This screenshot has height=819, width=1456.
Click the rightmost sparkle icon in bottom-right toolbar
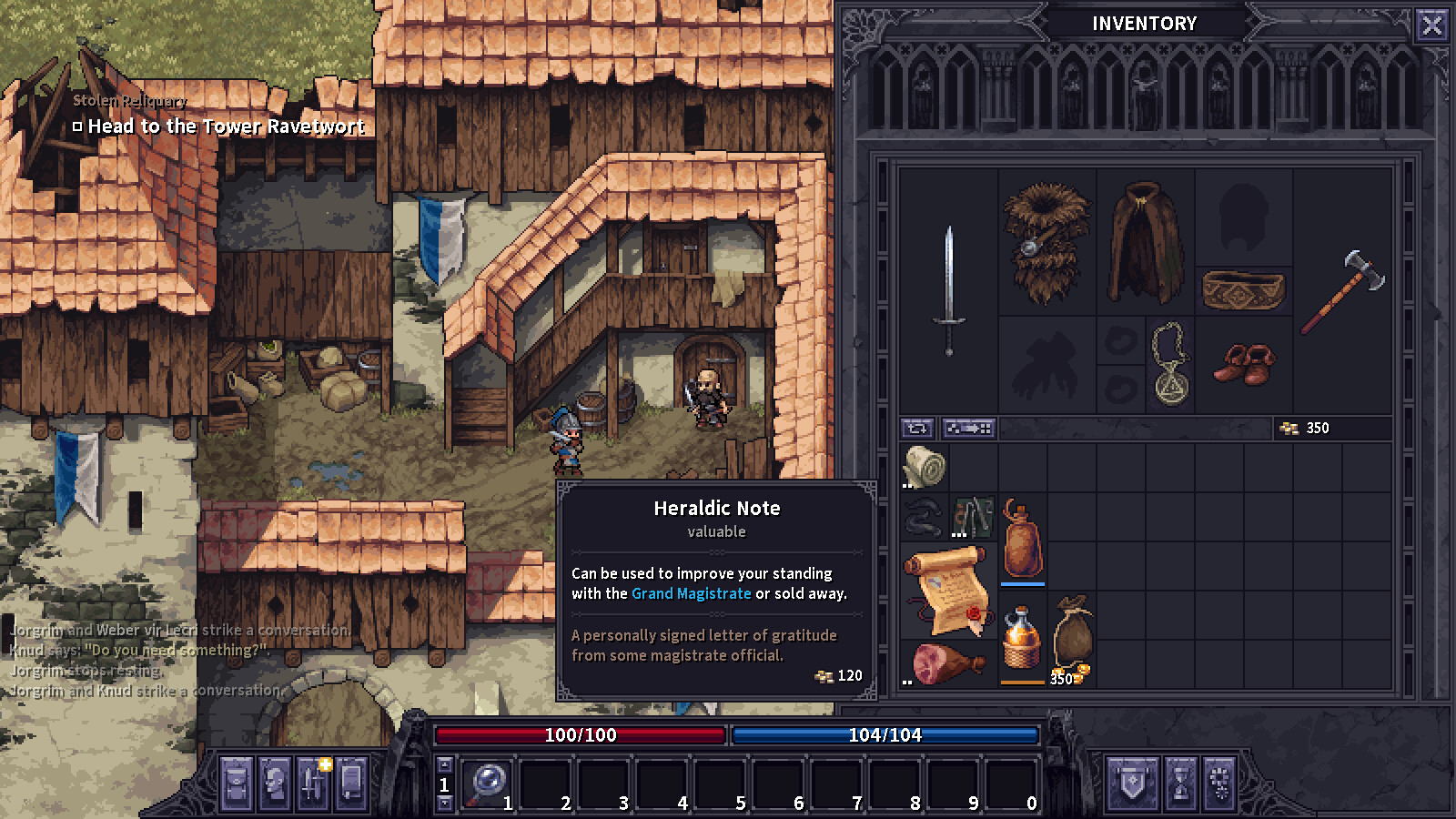1218,783
